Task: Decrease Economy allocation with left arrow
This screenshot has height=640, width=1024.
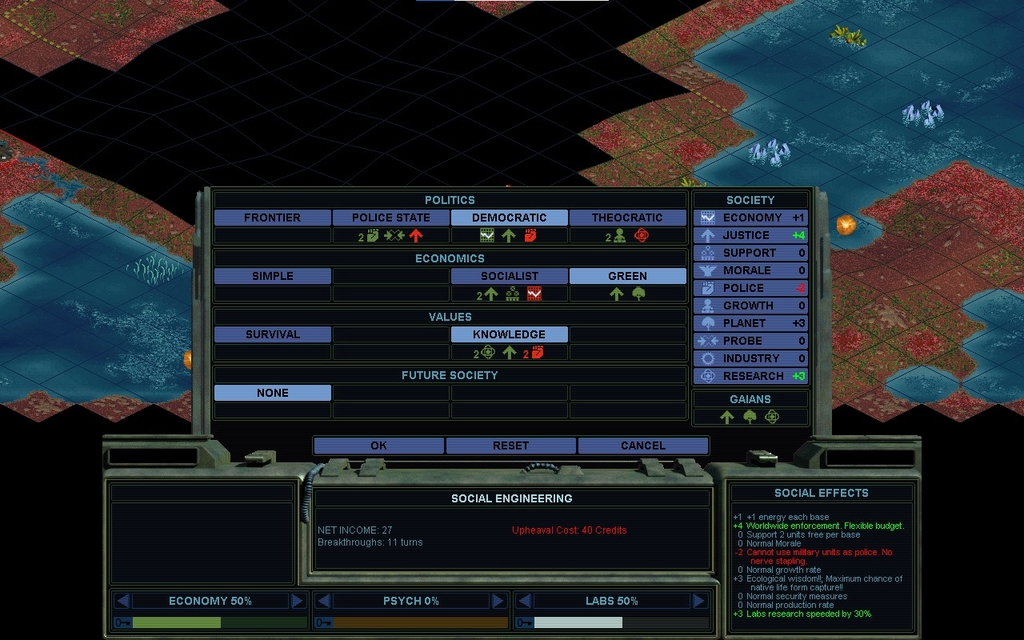Action: point(122,601)
